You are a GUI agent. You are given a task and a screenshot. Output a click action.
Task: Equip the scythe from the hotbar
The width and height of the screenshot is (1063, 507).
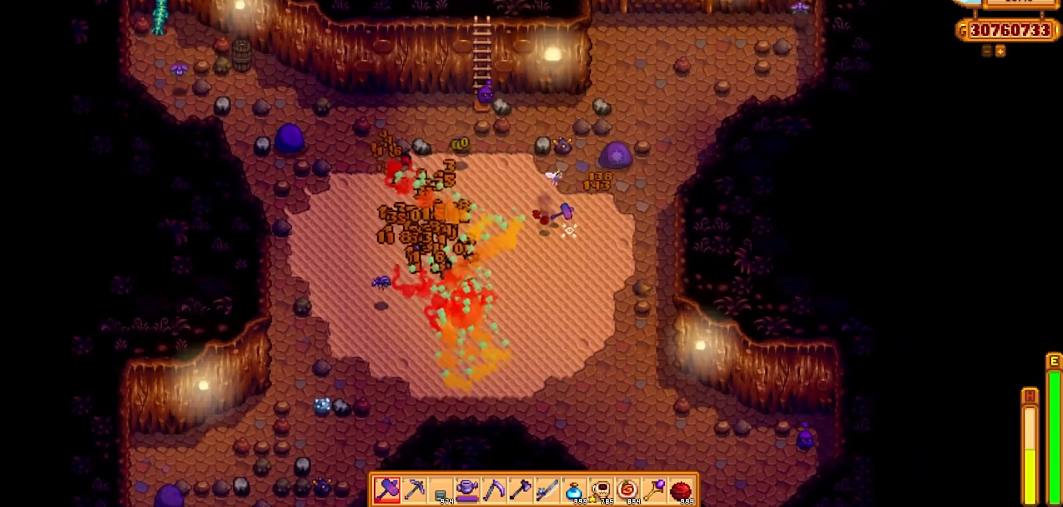point(494,490)
